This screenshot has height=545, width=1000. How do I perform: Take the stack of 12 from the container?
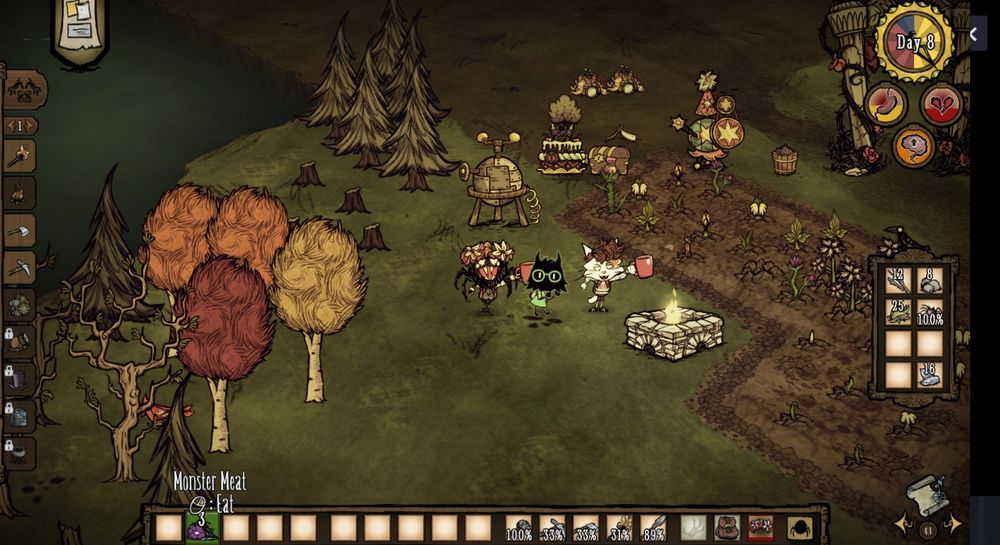(x=898, y=281)
